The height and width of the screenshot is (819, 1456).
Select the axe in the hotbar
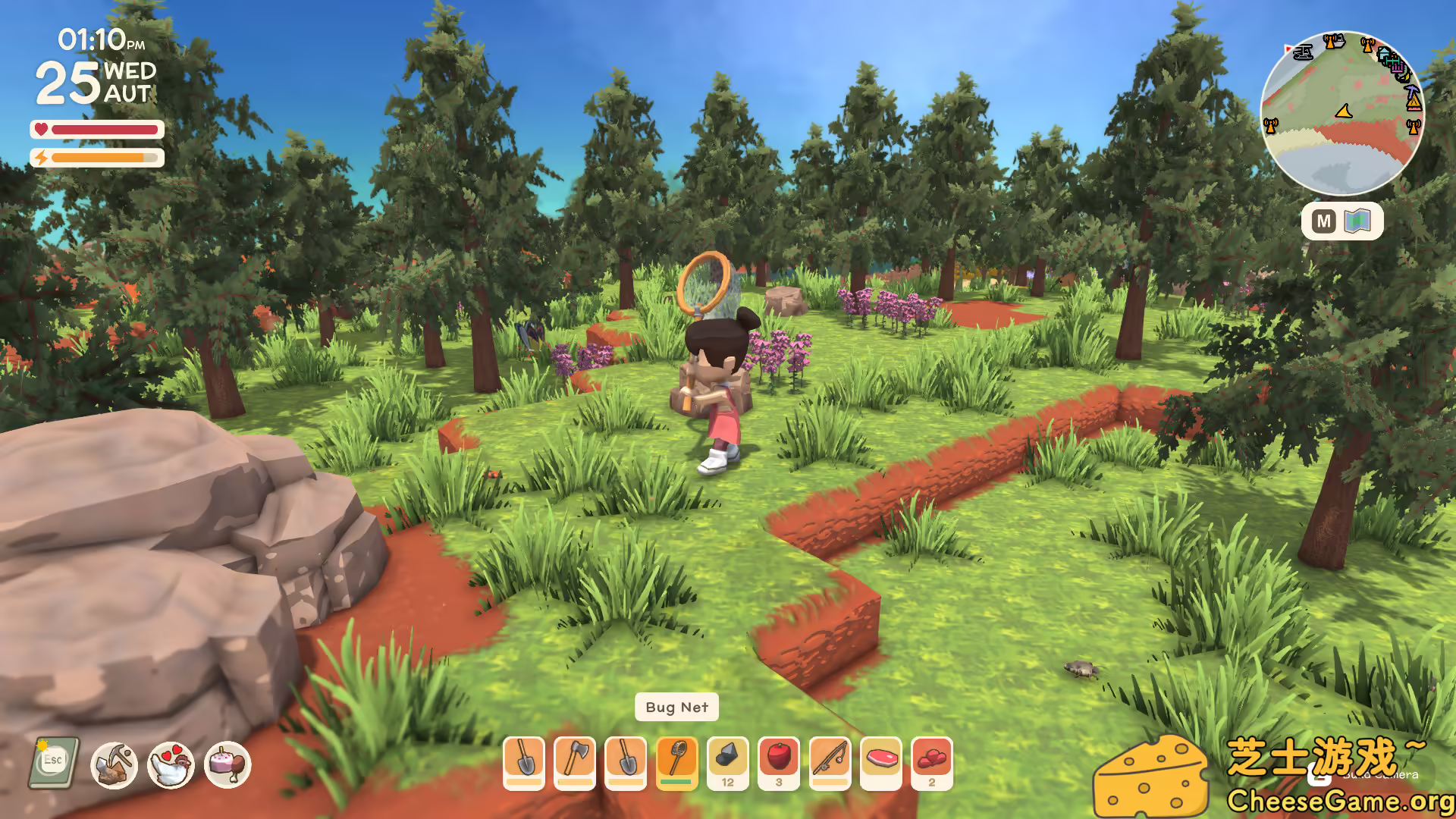pyautogui.click(x=575, y=762)
